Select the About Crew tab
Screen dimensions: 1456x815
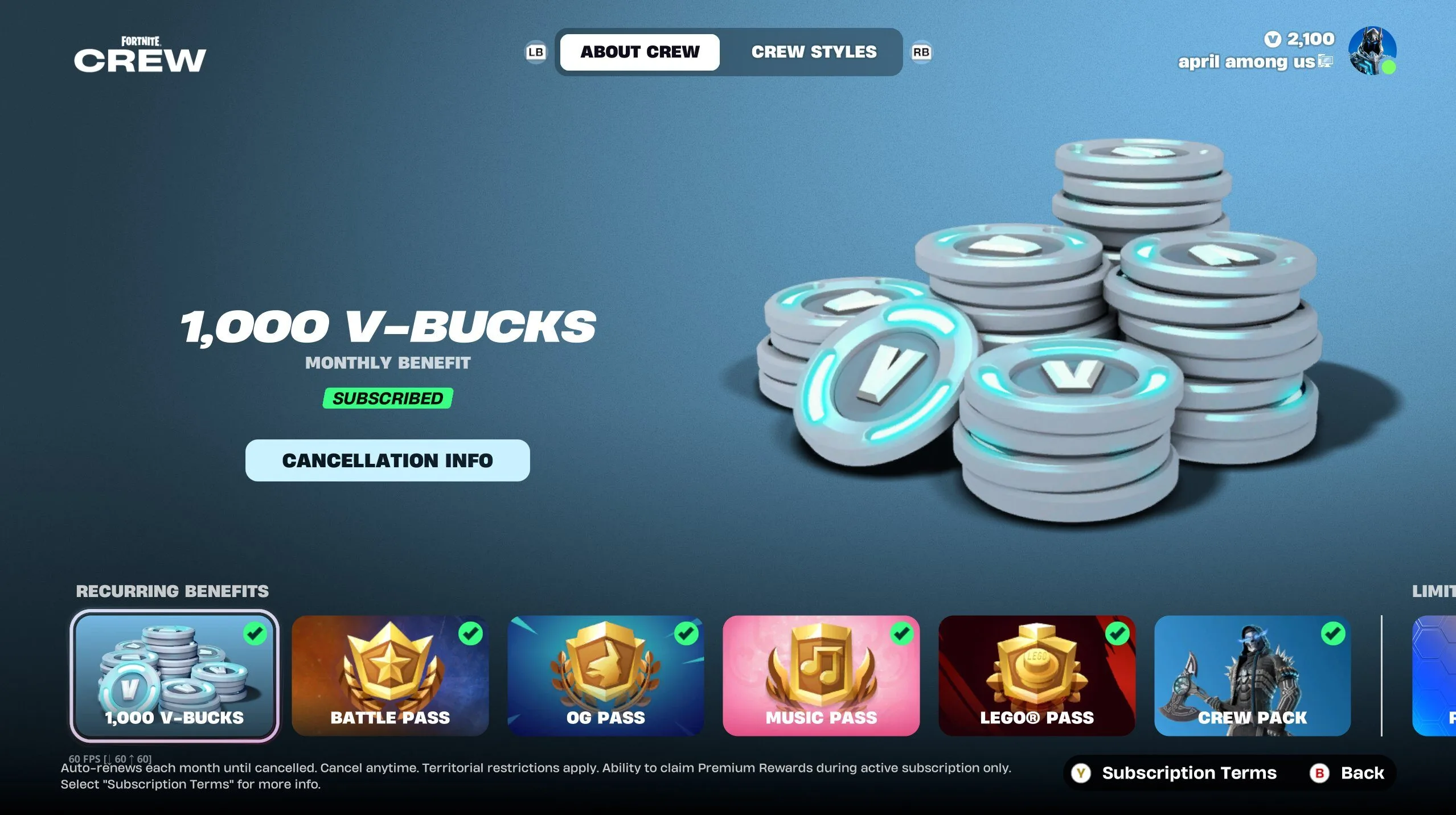pos(639,52)
